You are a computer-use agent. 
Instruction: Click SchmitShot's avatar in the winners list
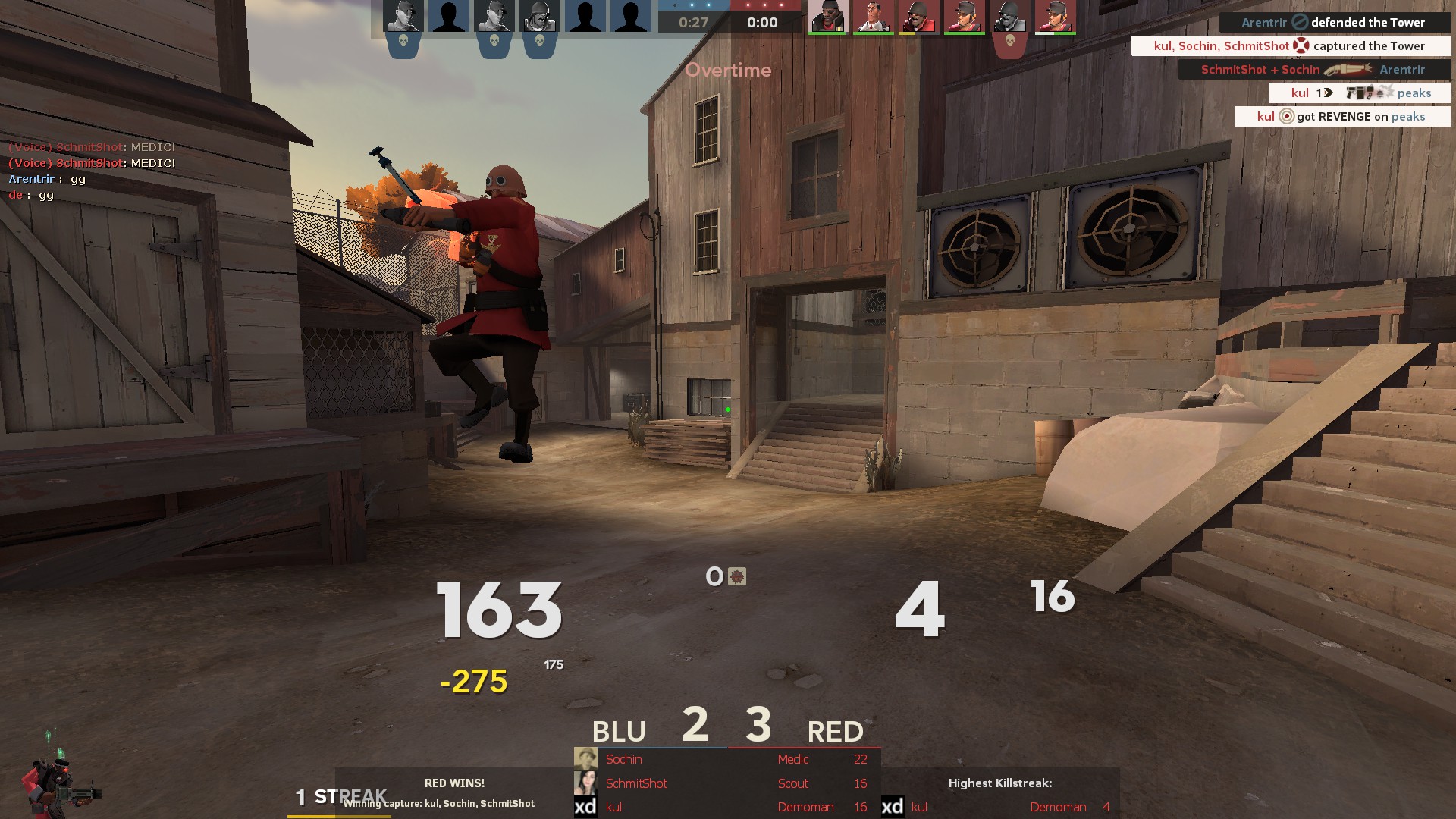tap(585, 783)
